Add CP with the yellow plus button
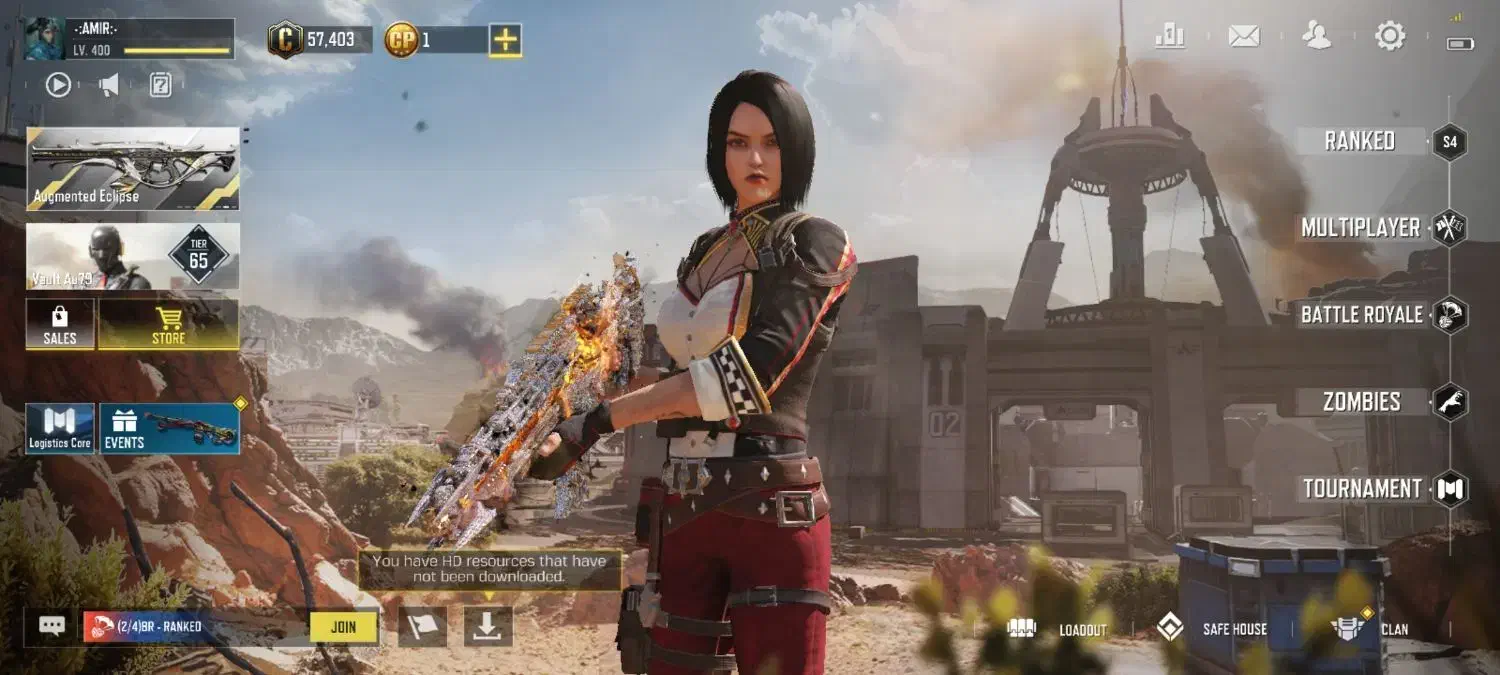Image resolution: width=1500 pixels, height=675 pixels. pyautogui.click(x=505, y=40)
